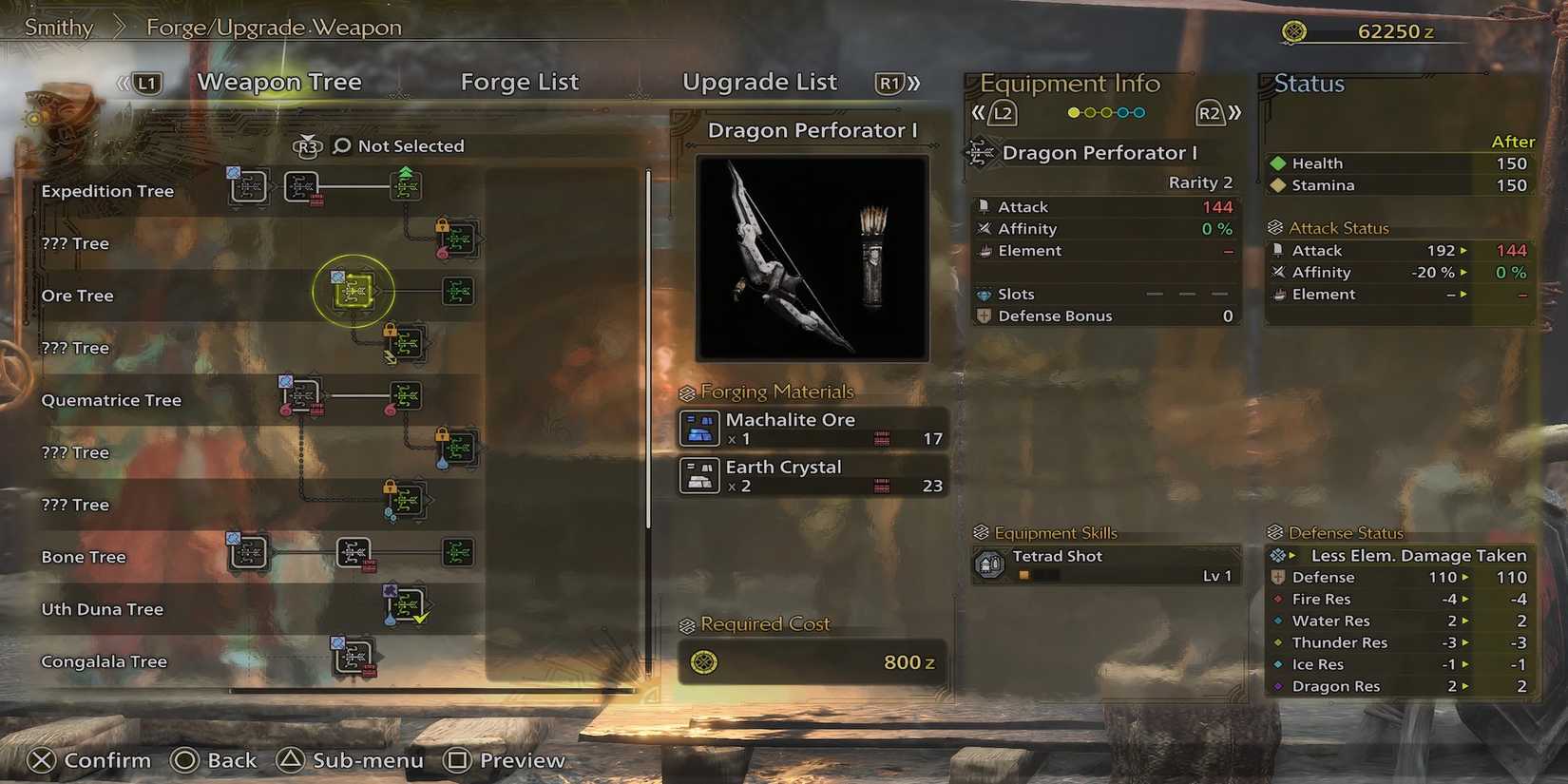Select the highlighted Ore Tree weapon node
Screen dimensions: 1568x784
point(353,292)
